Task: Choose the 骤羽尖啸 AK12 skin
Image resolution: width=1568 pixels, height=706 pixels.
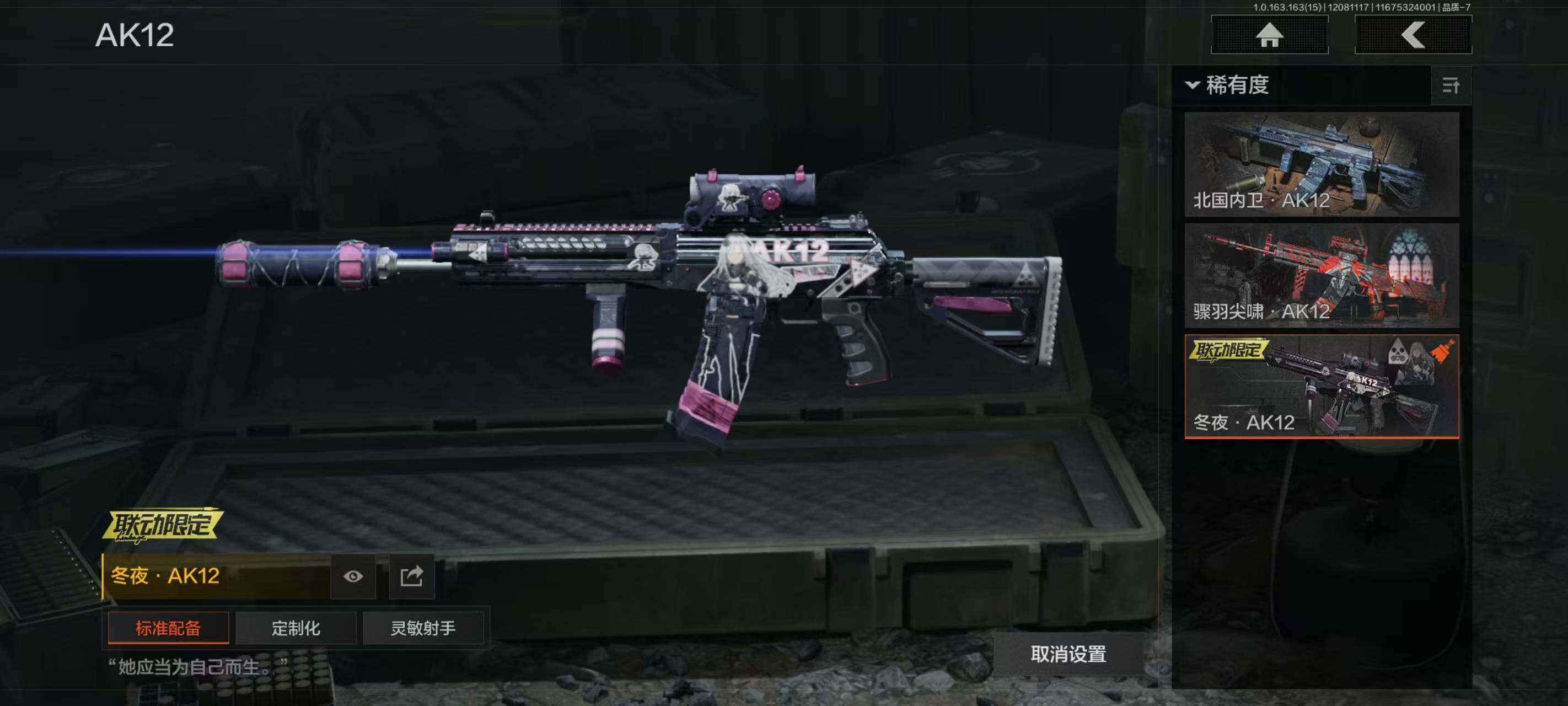Action: (1322, 275)
